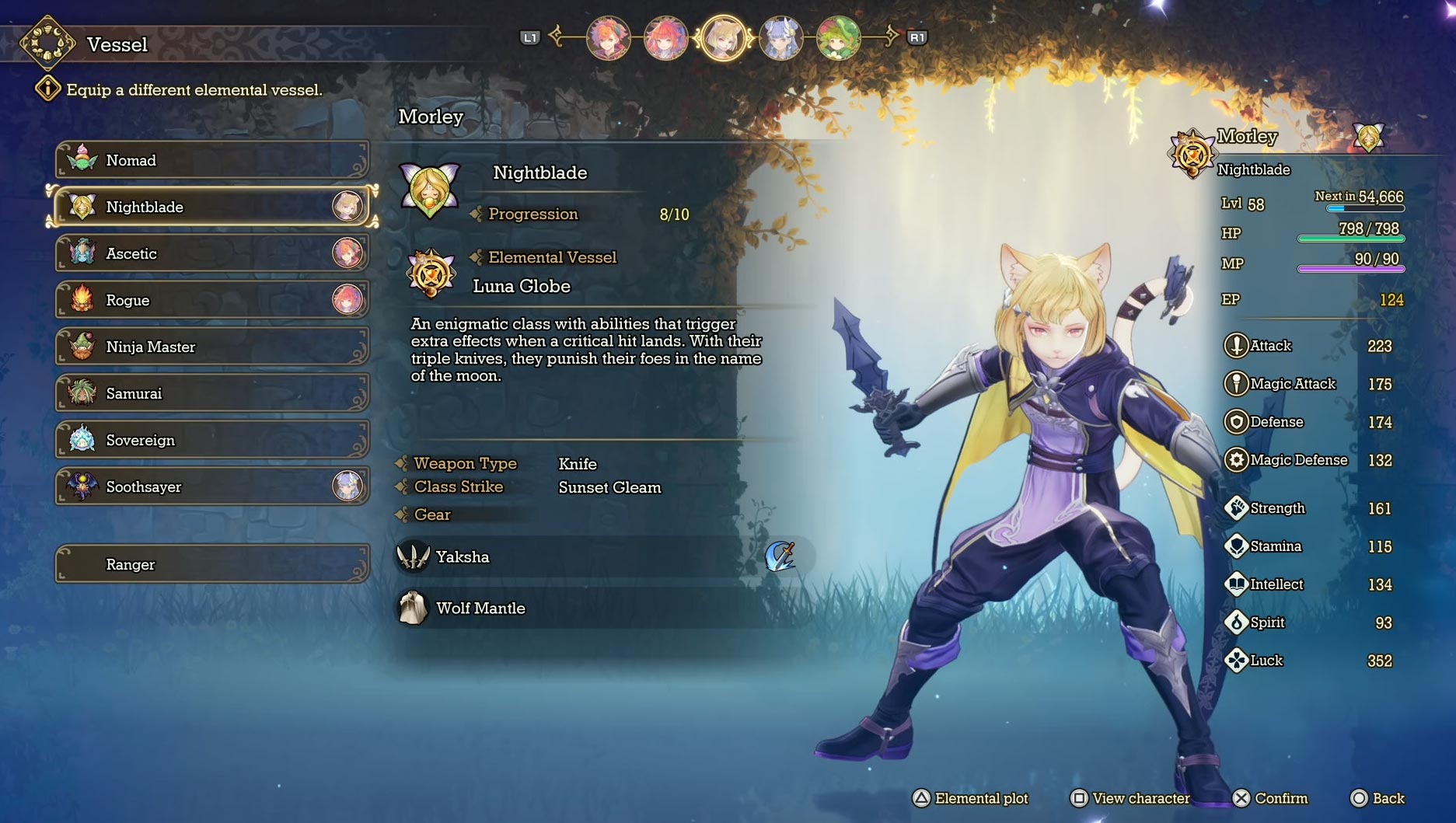Switch to the Samurai class

point(211,393)
